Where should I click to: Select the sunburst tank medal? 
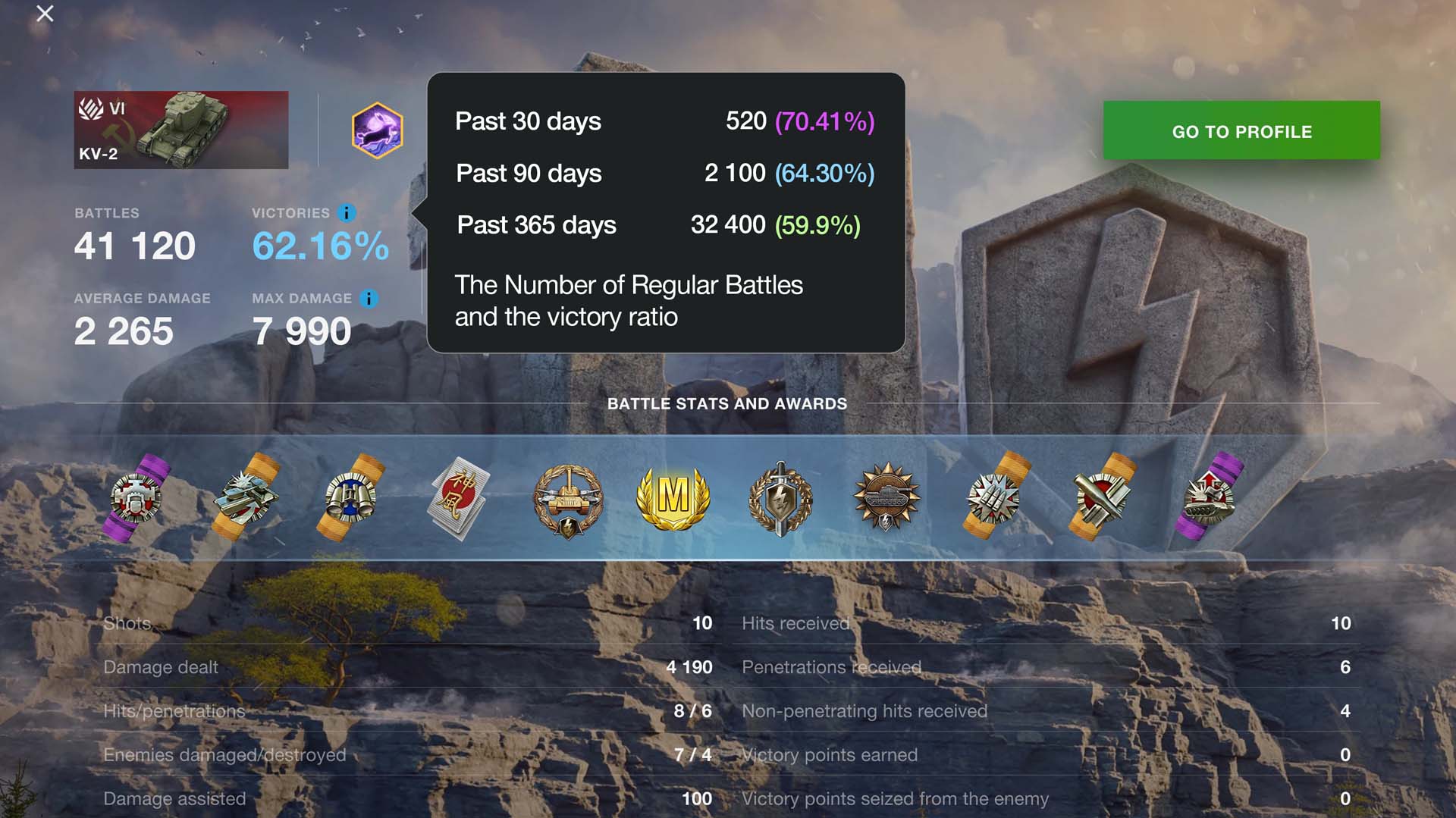coord(886,498)
